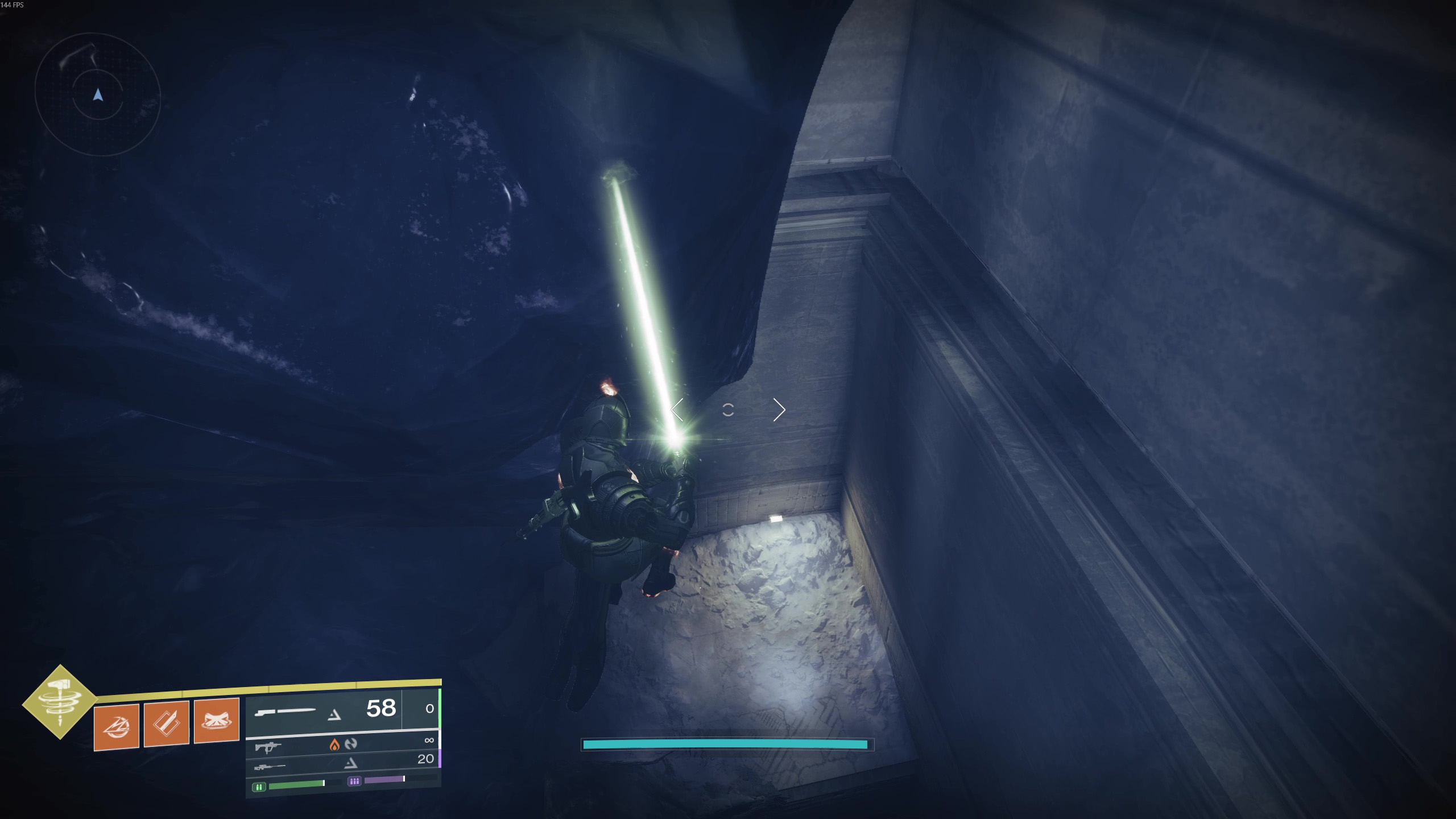Trigger the orange blade melee ability
Image resolution: width=1456 pixels, height=819 pixels.
pyautogui.click(x=167, y=723)
